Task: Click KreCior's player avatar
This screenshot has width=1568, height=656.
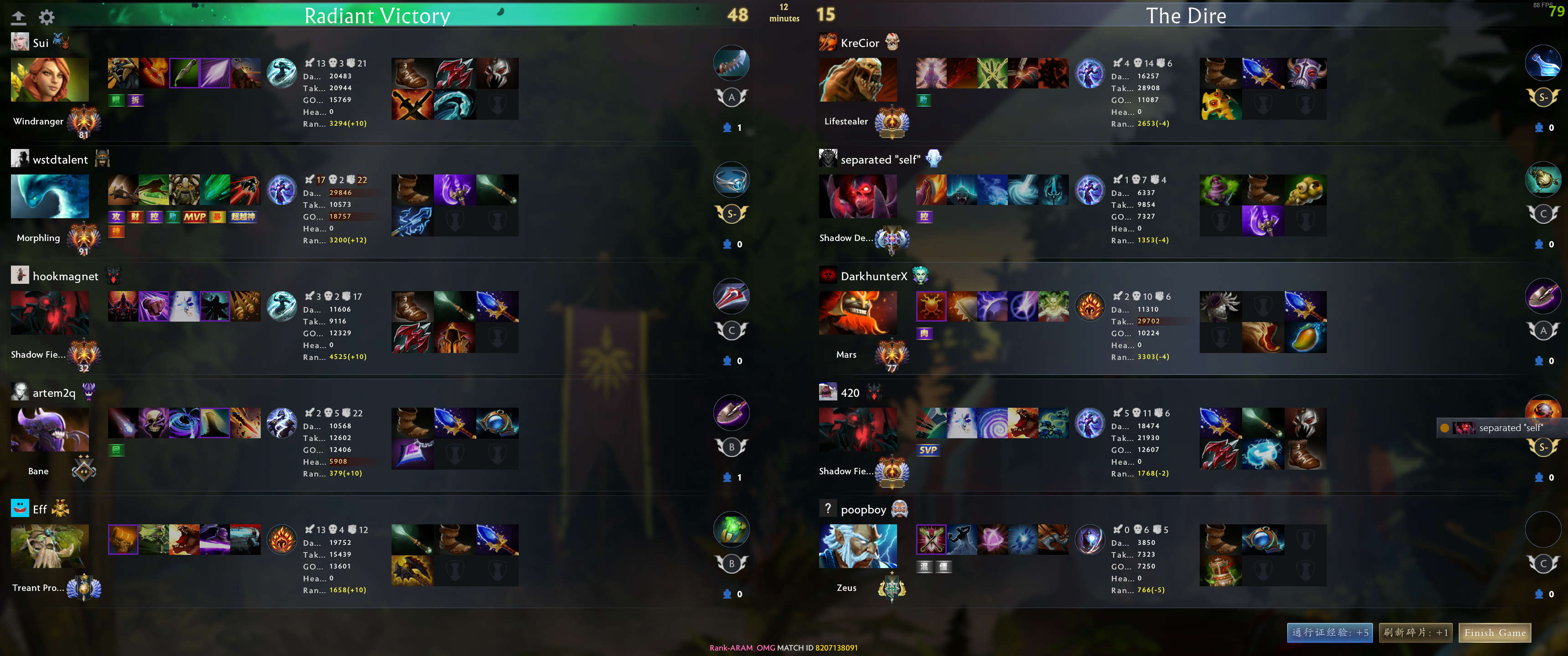Action: (828, 42)
